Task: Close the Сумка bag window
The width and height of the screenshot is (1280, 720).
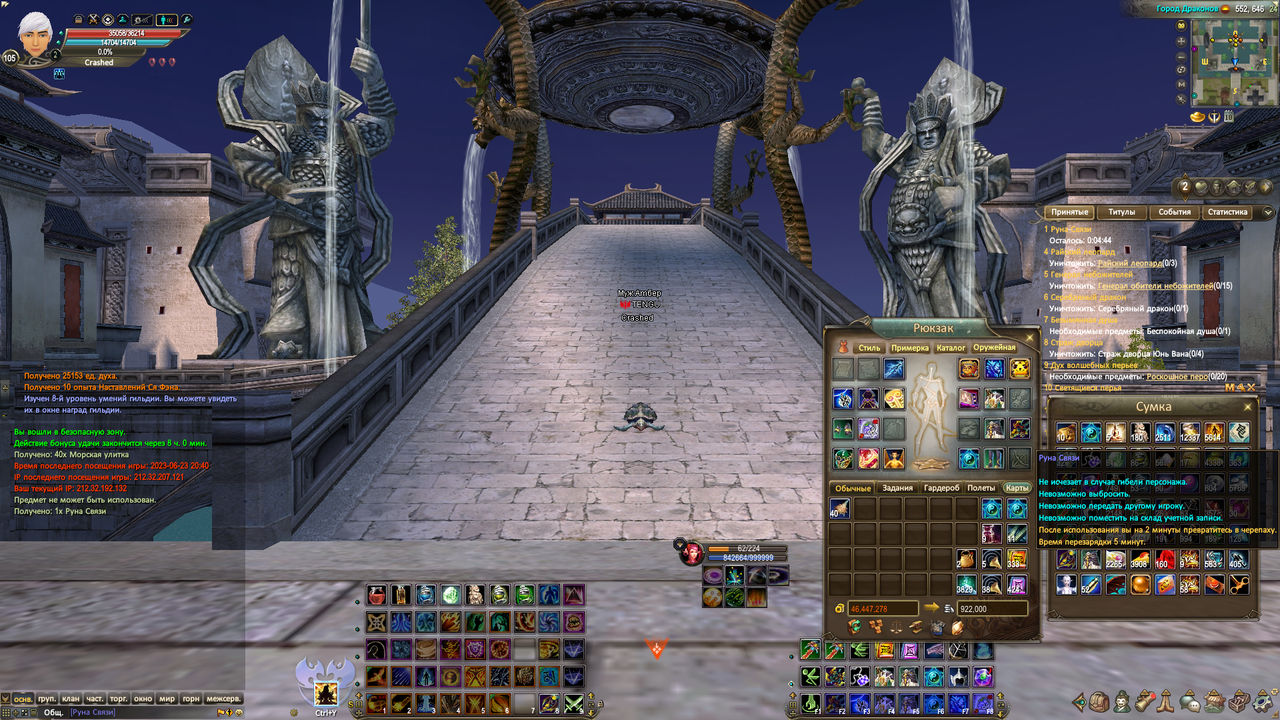Action: point(1247,407)
